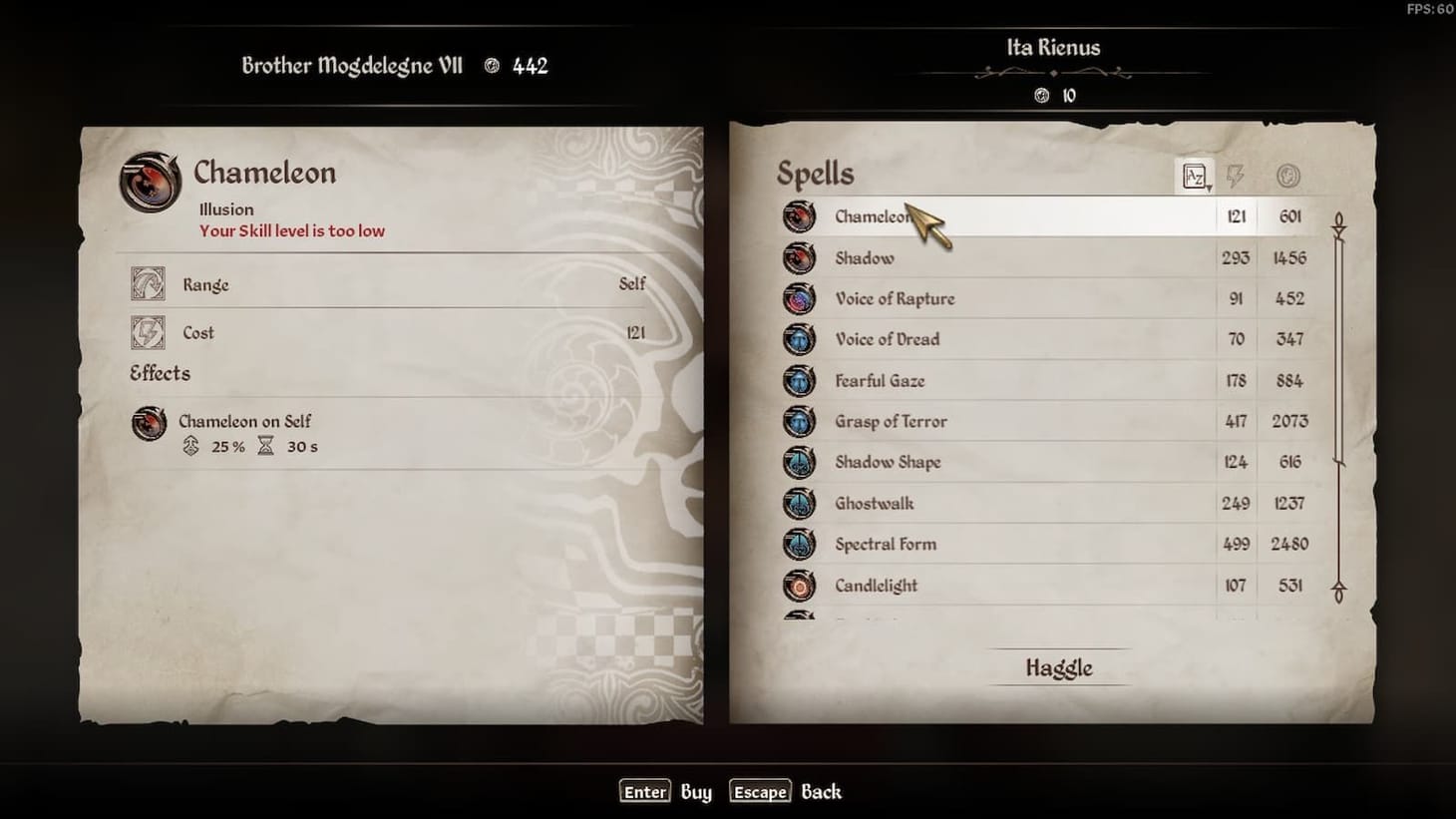Image resolution: width=1456 pixels, height=819 pixels.
Task: Click the Chameleon on Self effect icon
Action: pyautogui.click(x=150, y=423)
